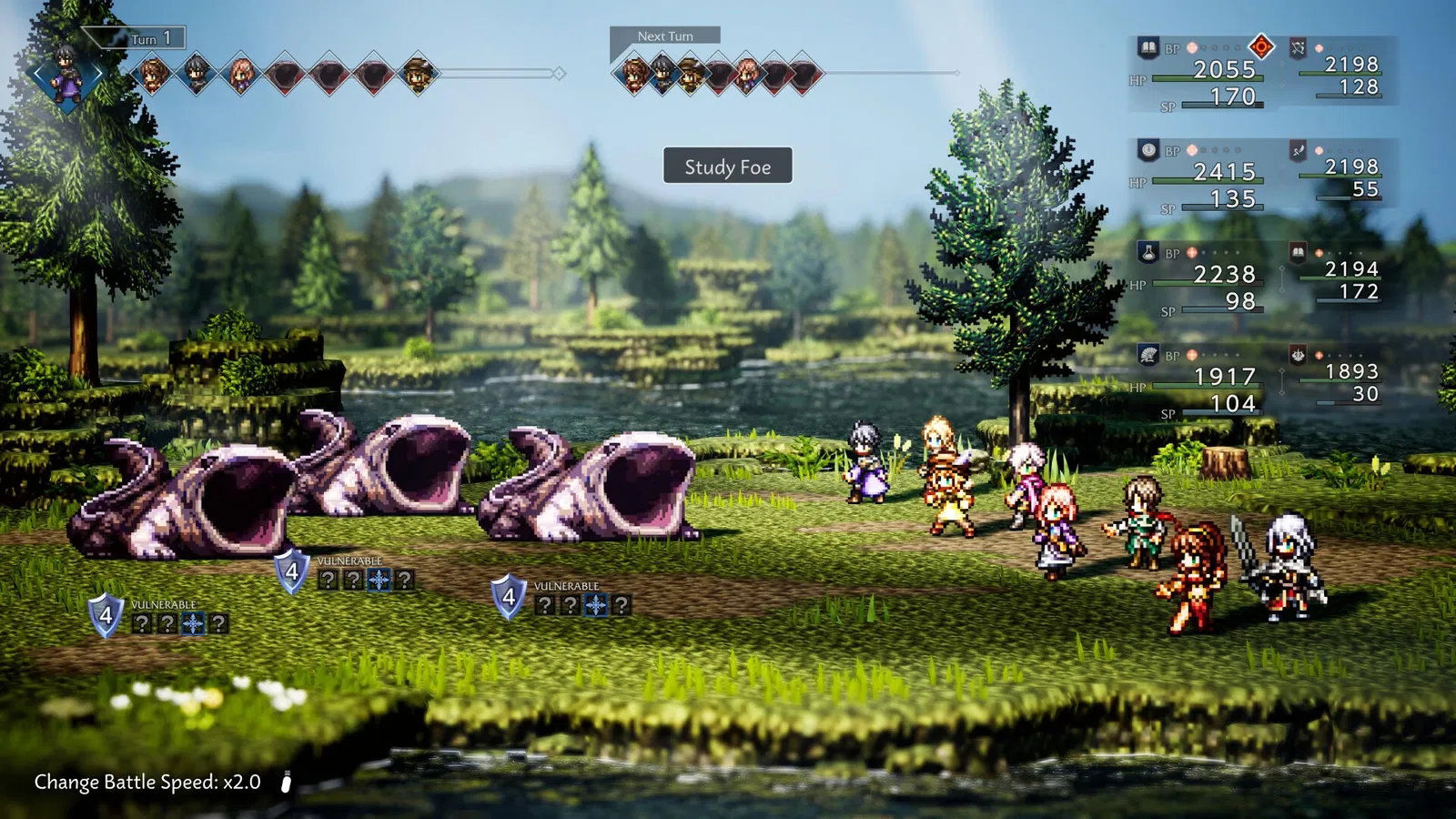Click the first character's green HP bar
The width and height of the screenshot is (1456, 819).
coord(1208,78)
